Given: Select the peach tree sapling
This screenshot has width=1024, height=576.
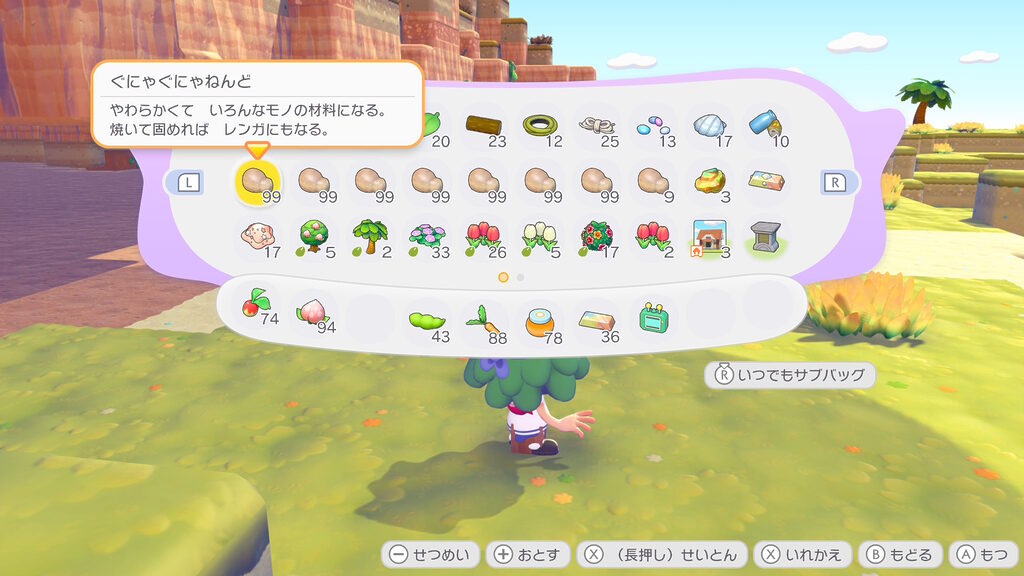Looking at the screenshot, I should pyautogui.click(x=313, y=236).
